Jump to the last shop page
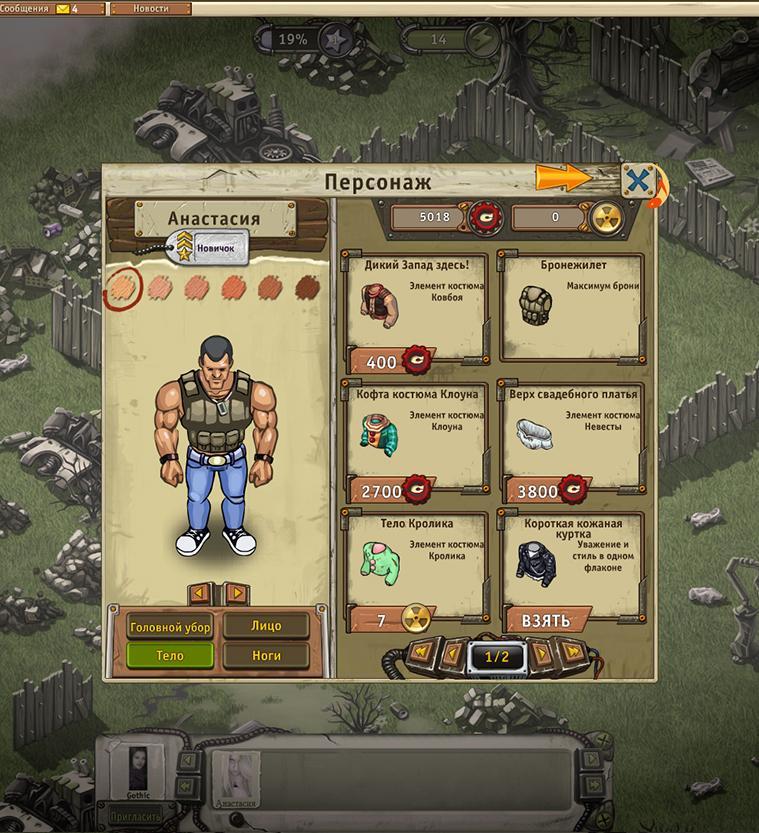 pyautogui.click(x=573, y=653)
